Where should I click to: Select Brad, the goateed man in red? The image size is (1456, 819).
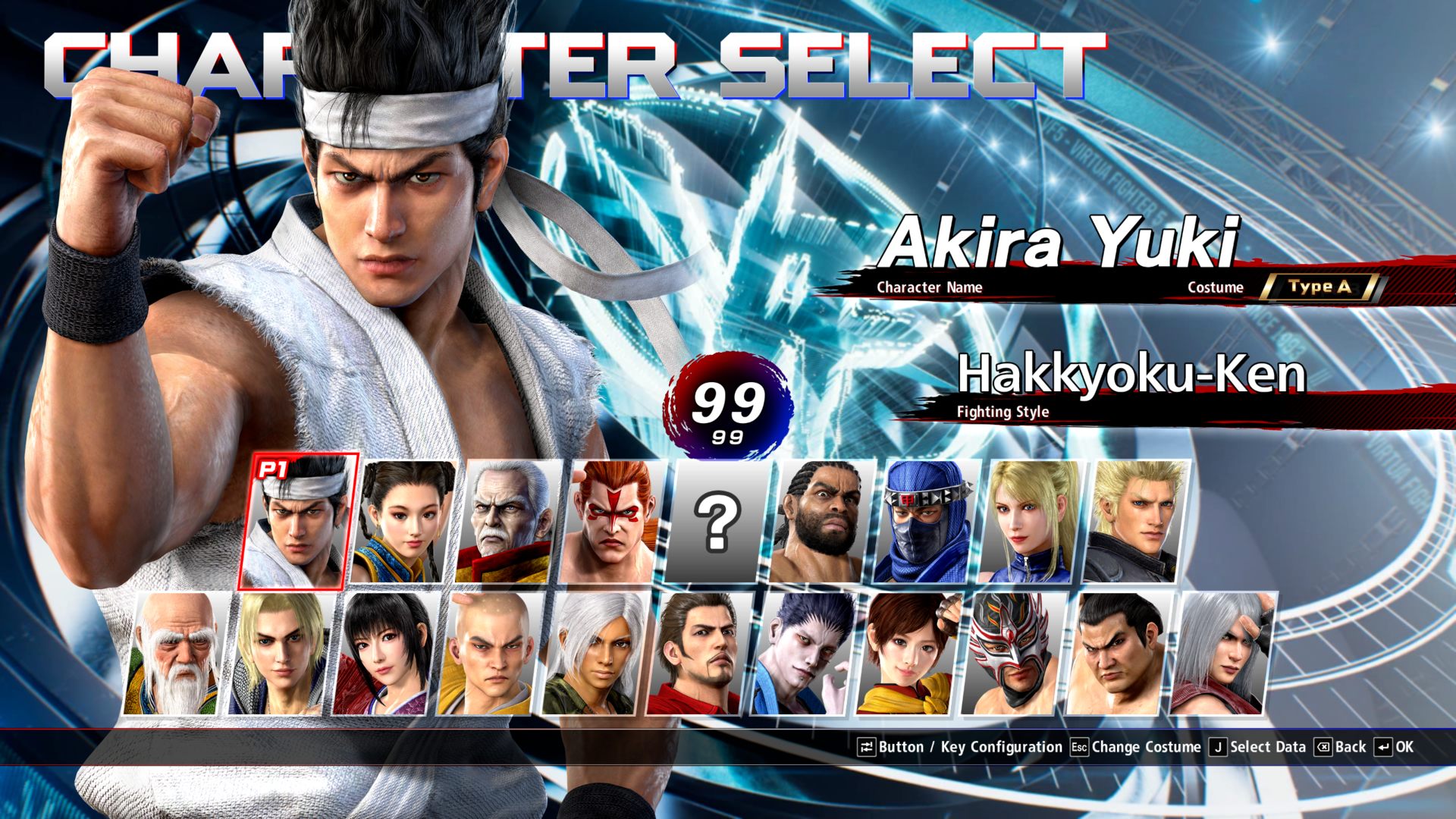click(x=699, y=654)
